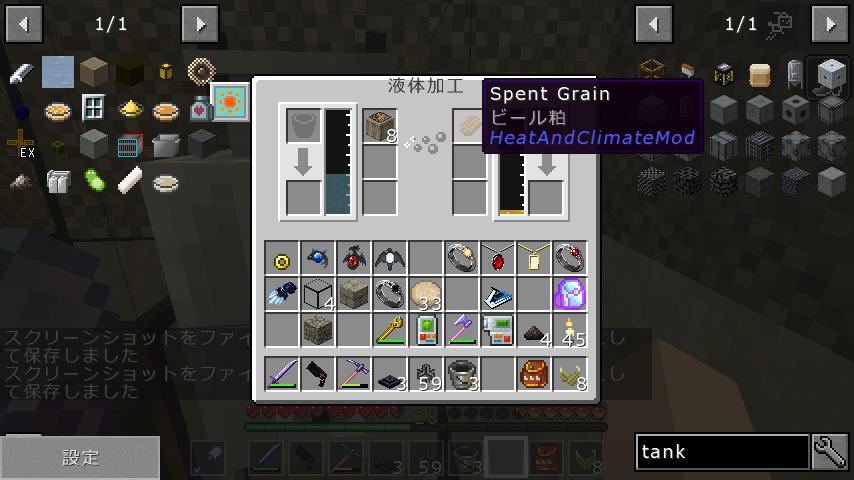The image size is (854, 480).
Task: Select the bucket stack in the hotbar
Action: [x=461, y=374]
